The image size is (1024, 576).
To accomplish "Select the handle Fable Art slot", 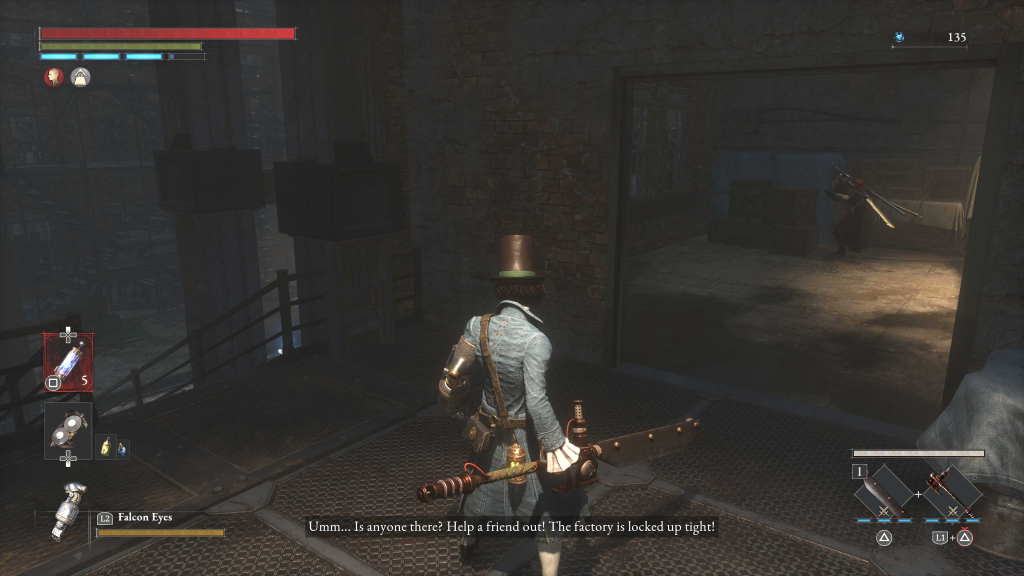I will pyautogui.click(x=952, y=492).
